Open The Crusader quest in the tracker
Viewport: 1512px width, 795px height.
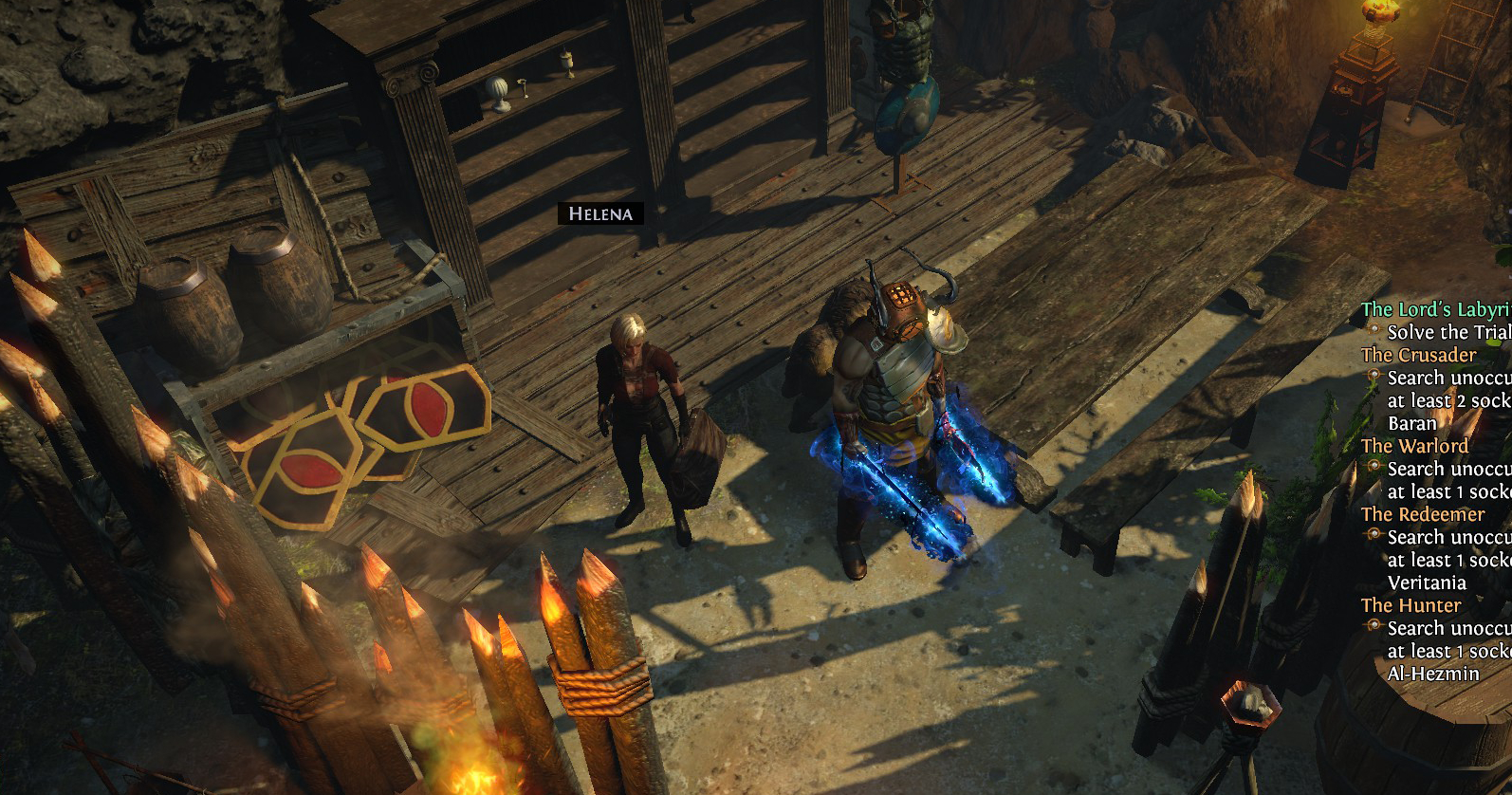pyautogui.click(x=1418, y=355)
